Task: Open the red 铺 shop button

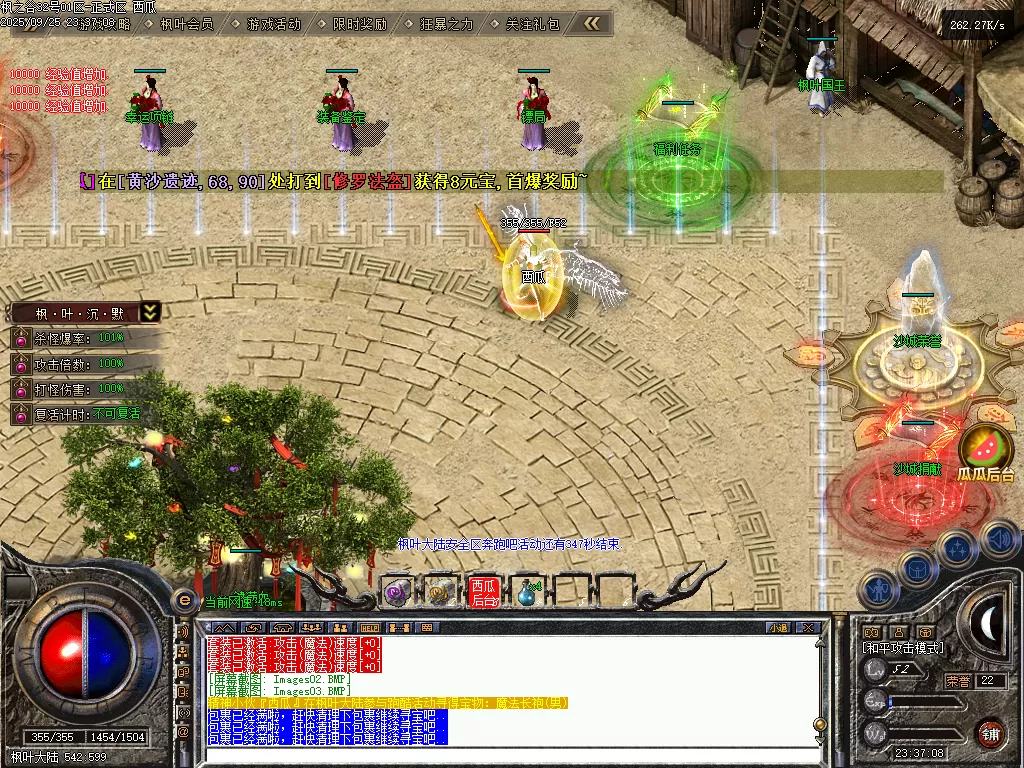Action: click(x=990, y=732)
